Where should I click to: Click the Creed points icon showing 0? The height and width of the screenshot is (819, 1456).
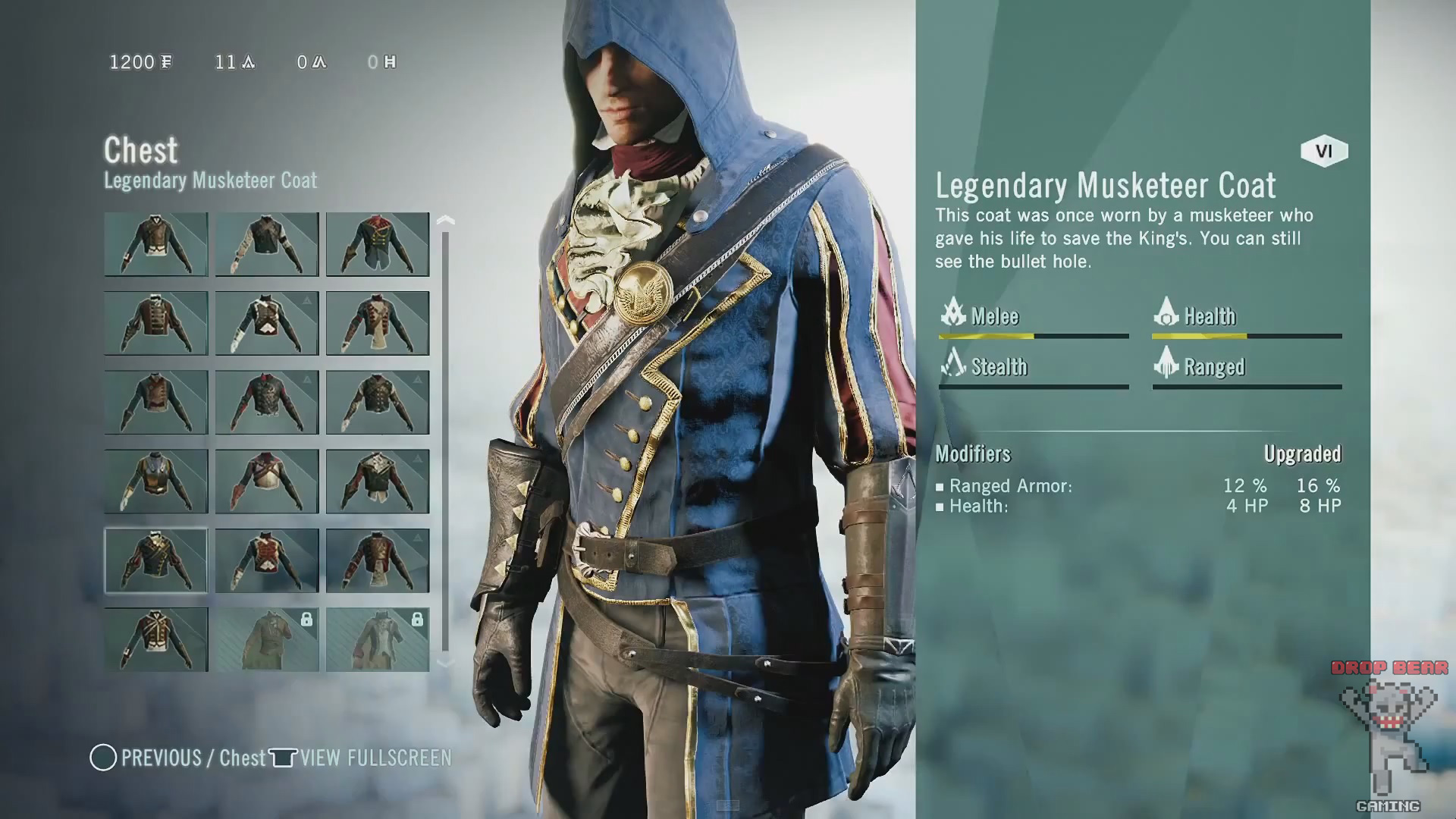[x=319, y=62]
